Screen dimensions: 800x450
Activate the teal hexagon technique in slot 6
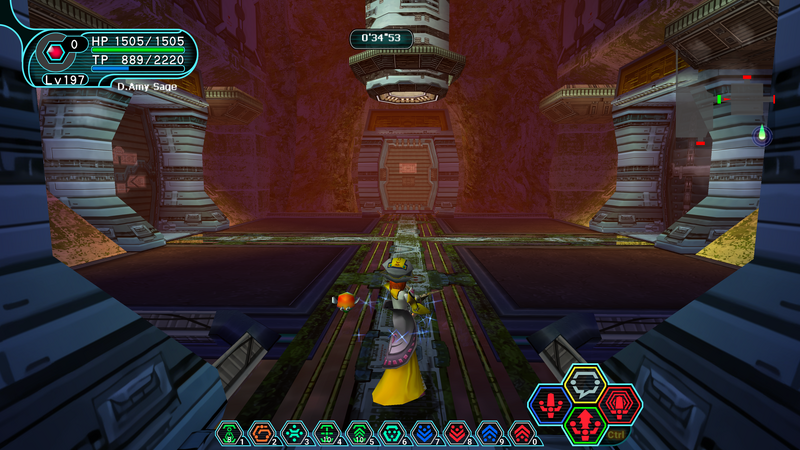tap(392, 433)
